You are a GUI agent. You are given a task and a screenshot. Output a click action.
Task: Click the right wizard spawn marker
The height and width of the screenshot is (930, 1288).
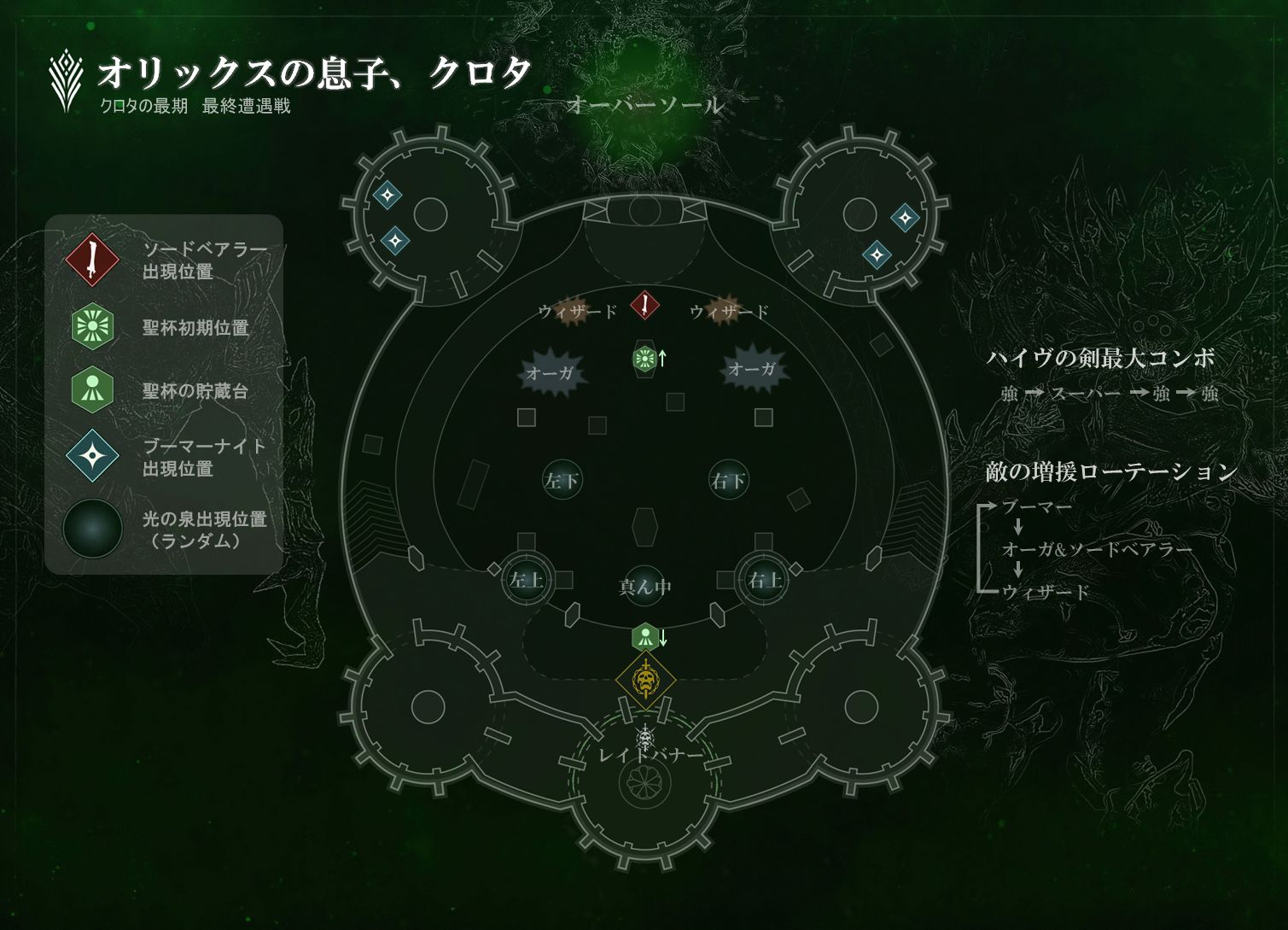coord(723,311)
